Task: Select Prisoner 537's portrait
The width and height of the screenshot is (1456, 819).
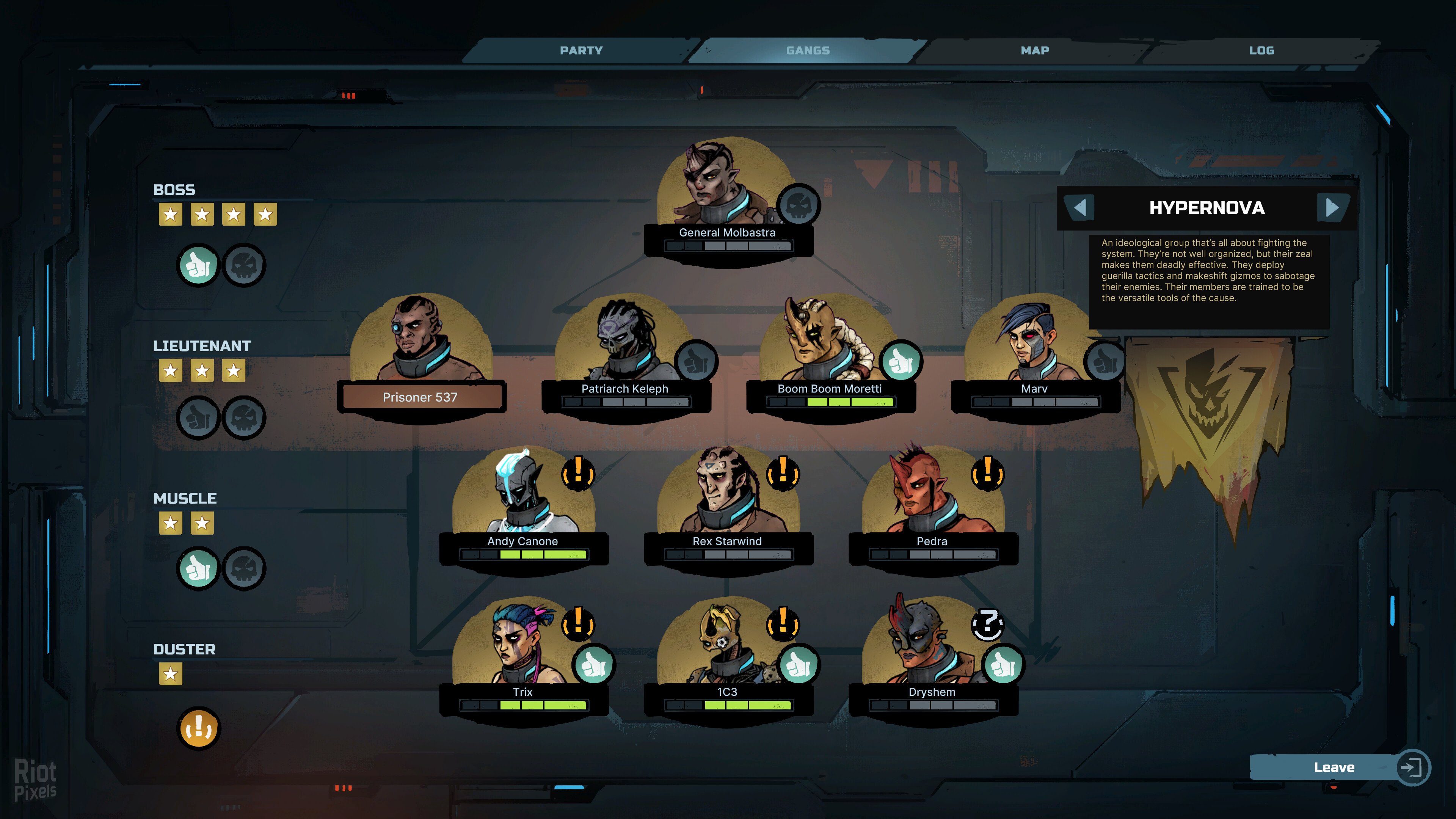Action: pos(420,339)
